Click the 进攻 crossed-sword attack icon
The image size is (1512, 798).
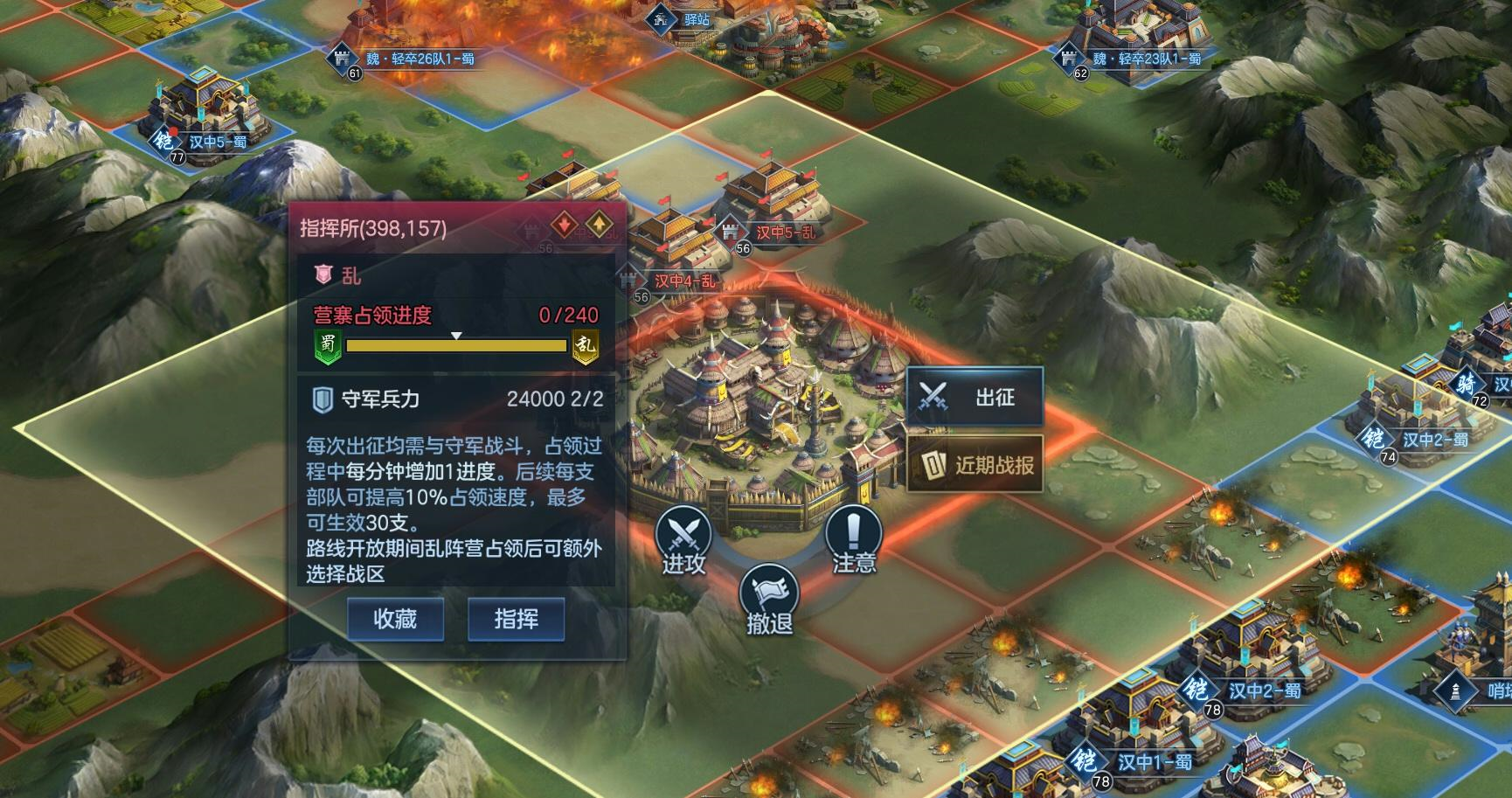pos(684,533)
